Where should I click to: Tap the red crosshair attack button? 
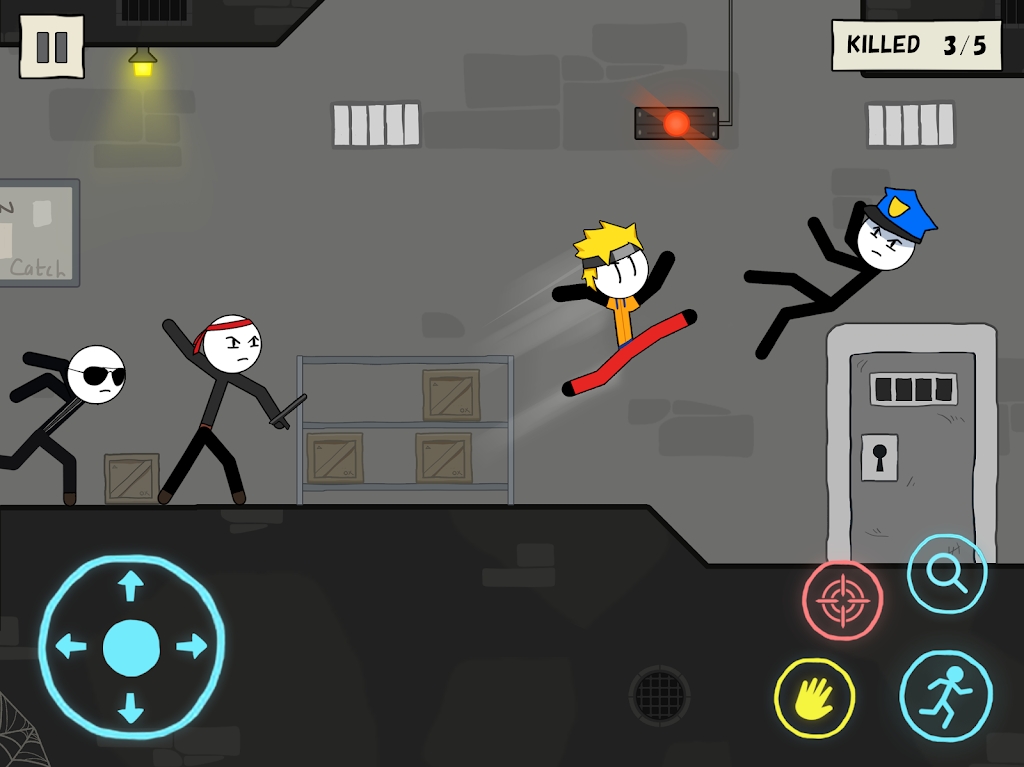pos(842,600)
